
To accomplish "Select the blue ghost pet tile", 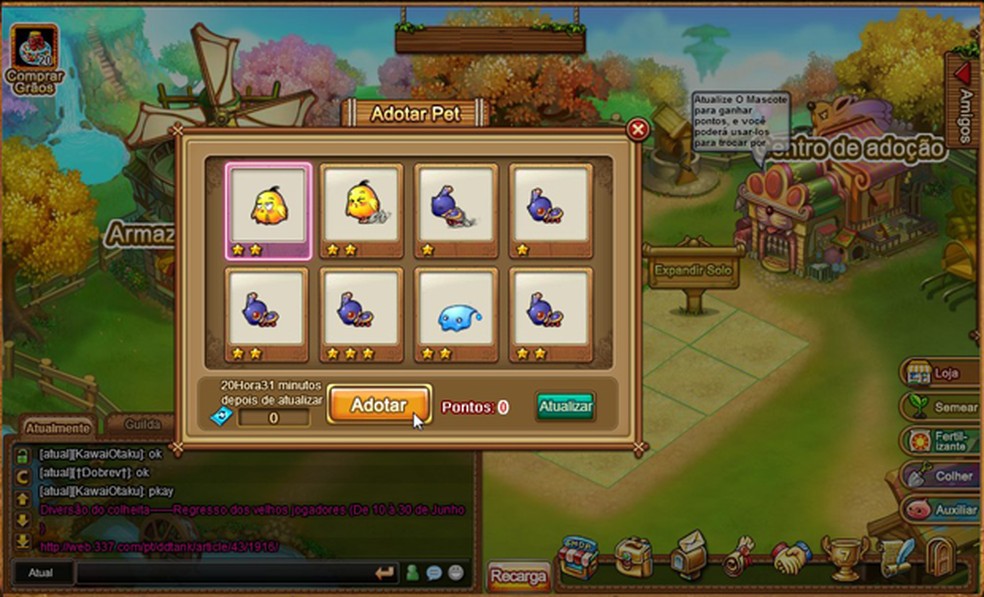I will tap(456, 314).
